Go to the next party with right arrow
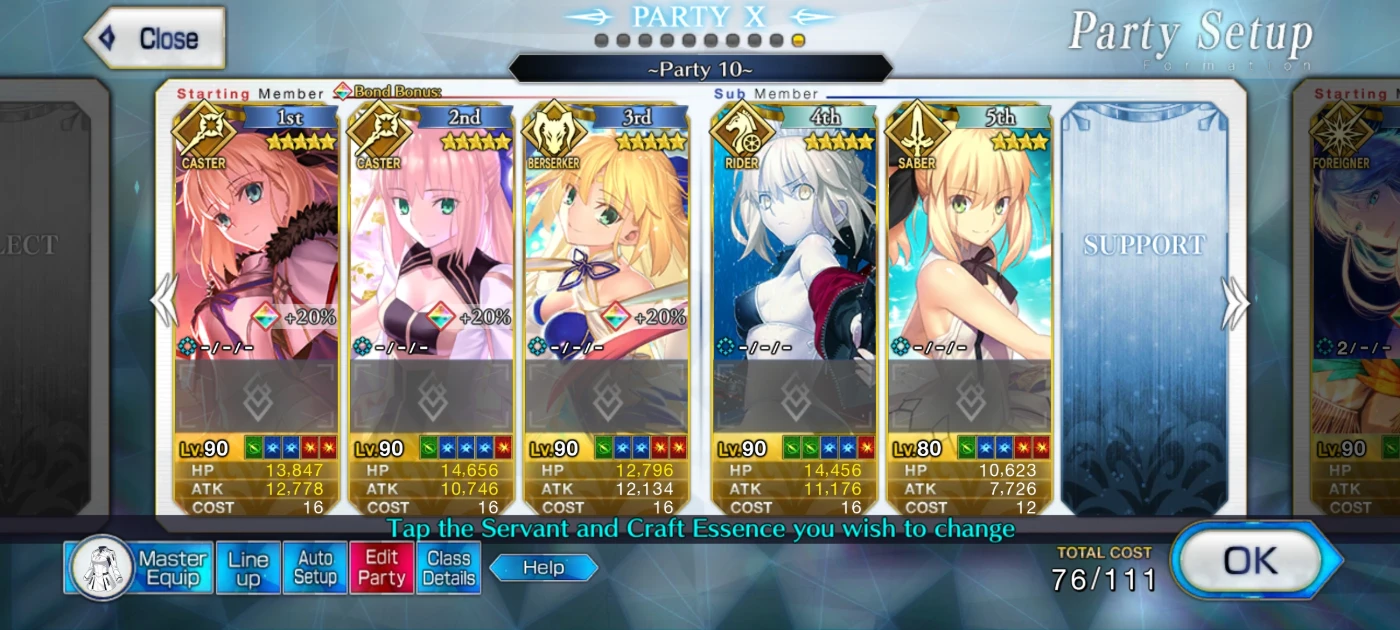The image size is (1400, 630). (x=1235, y=303)
